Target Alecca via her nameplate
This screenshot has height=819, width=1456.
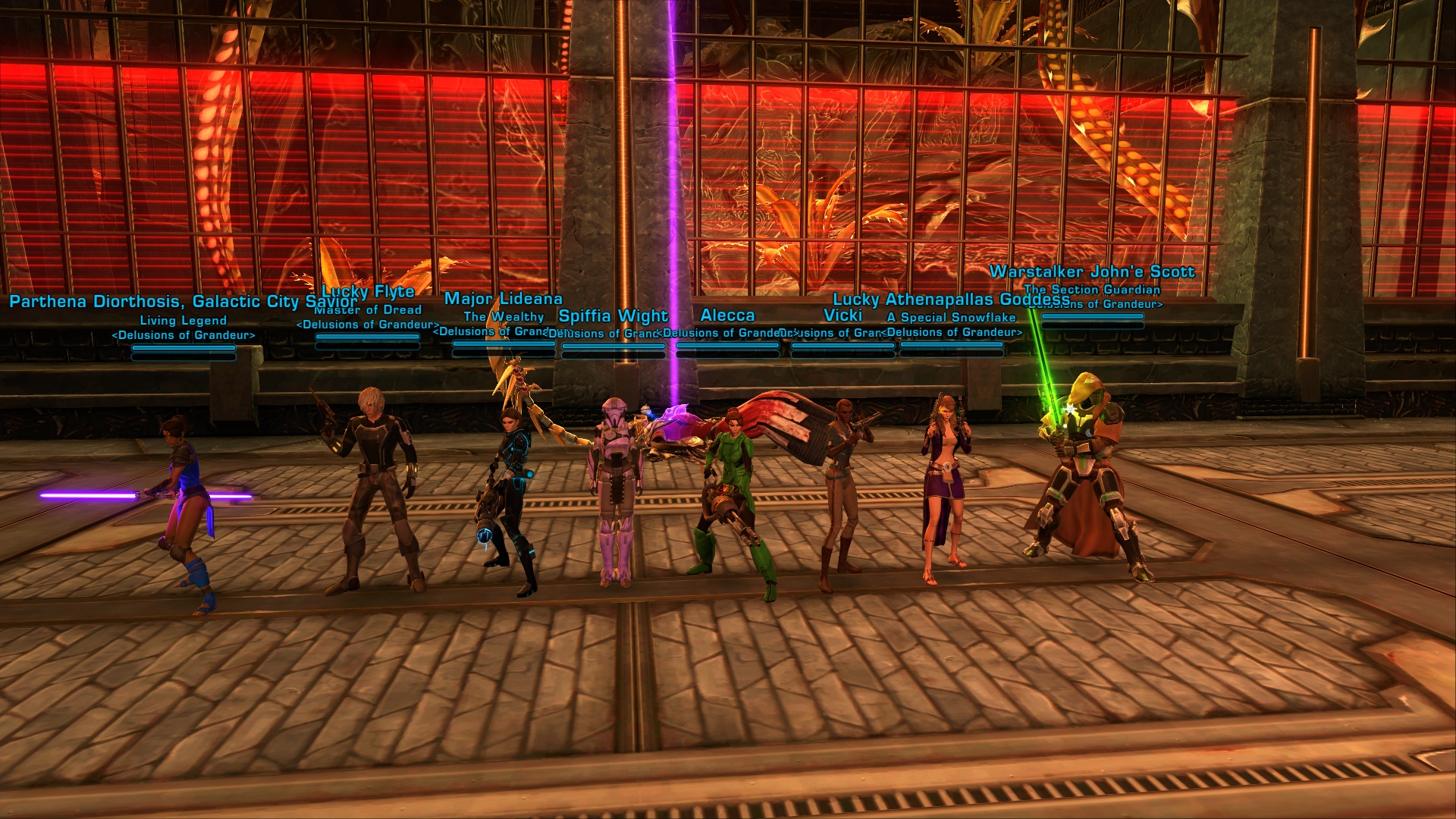point(727,315)
